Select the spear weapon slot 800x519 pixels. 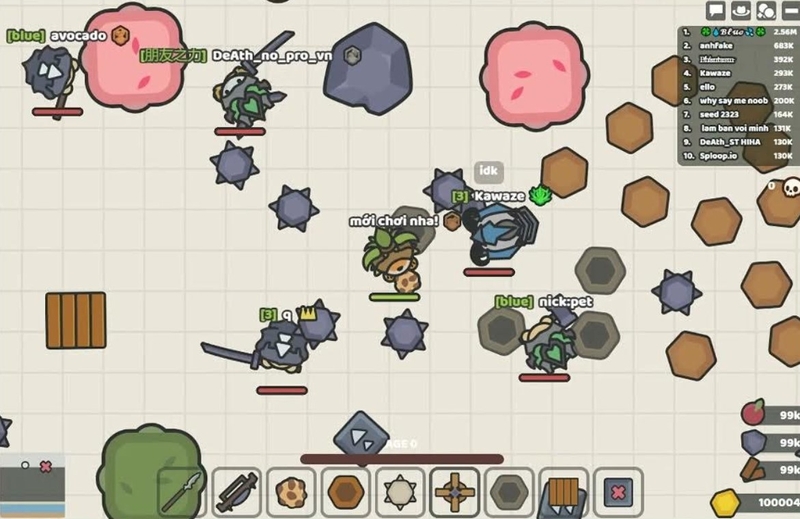click(183, 492)
